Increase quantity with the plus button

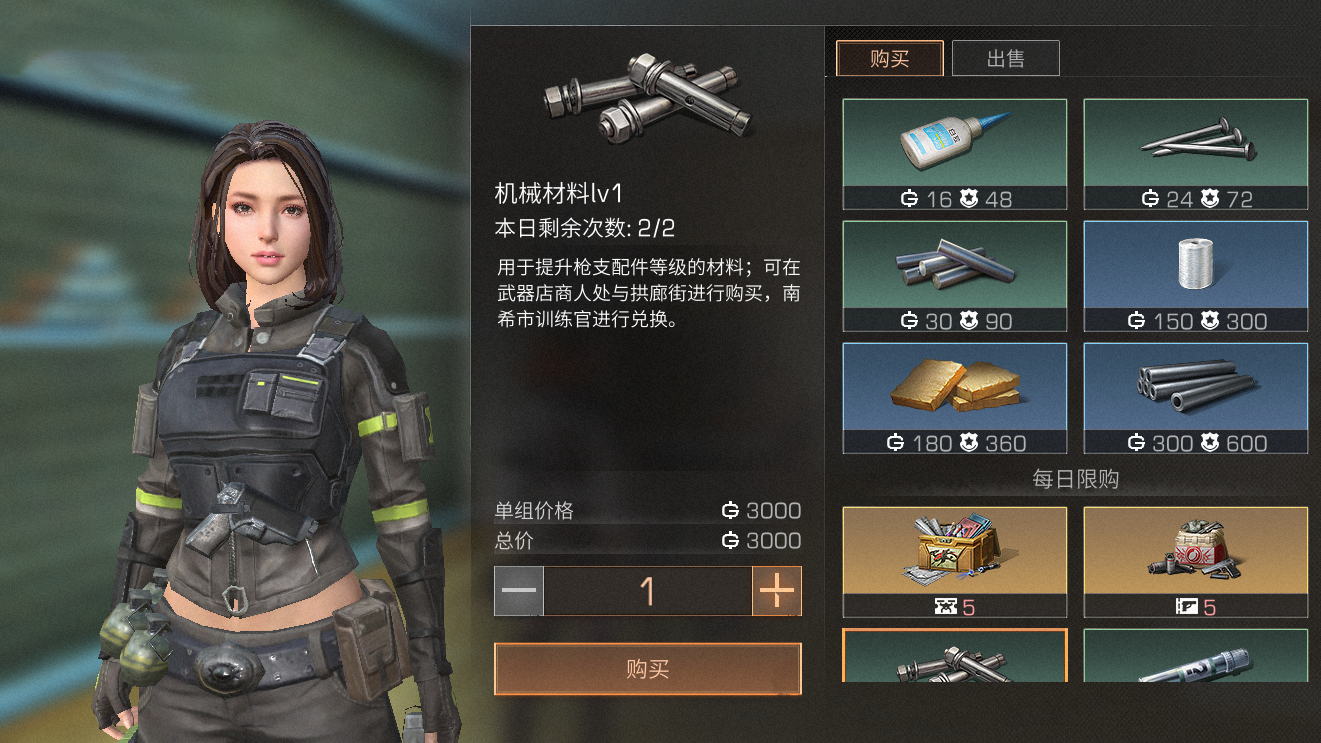pyautogui.click(x=777, y=591)
